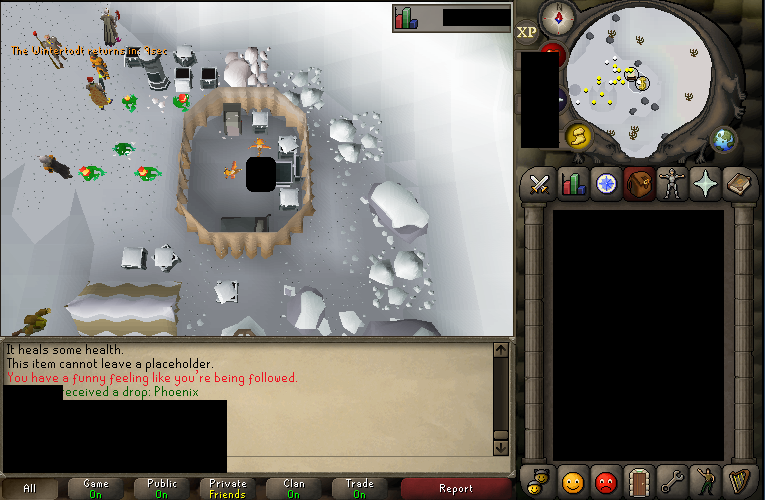Click the Report button
The image size is (765, 500).
point(457,488)
